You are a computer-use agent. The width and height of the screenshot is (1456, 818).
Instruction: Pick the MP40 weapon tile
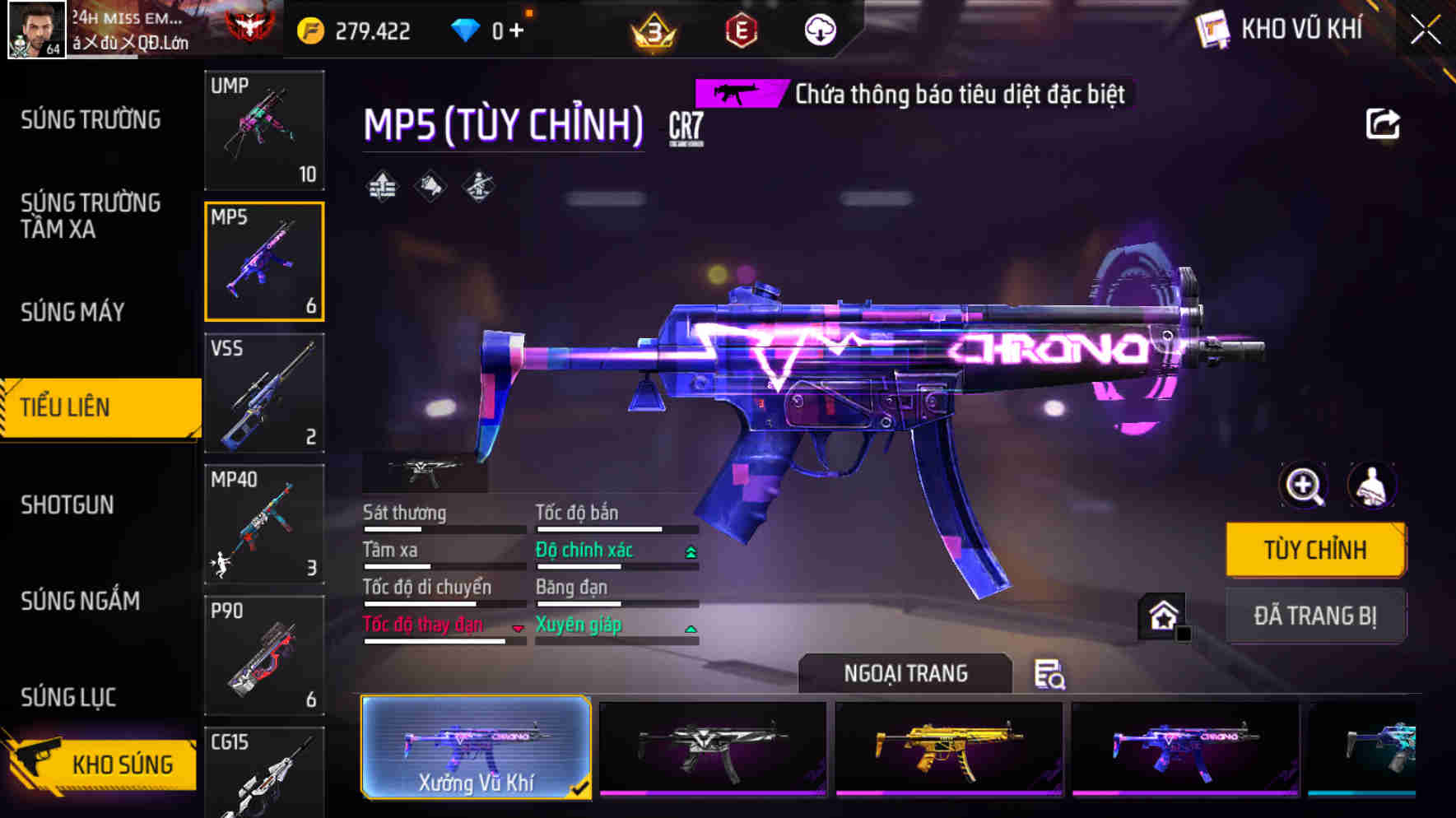pos(264,524)
